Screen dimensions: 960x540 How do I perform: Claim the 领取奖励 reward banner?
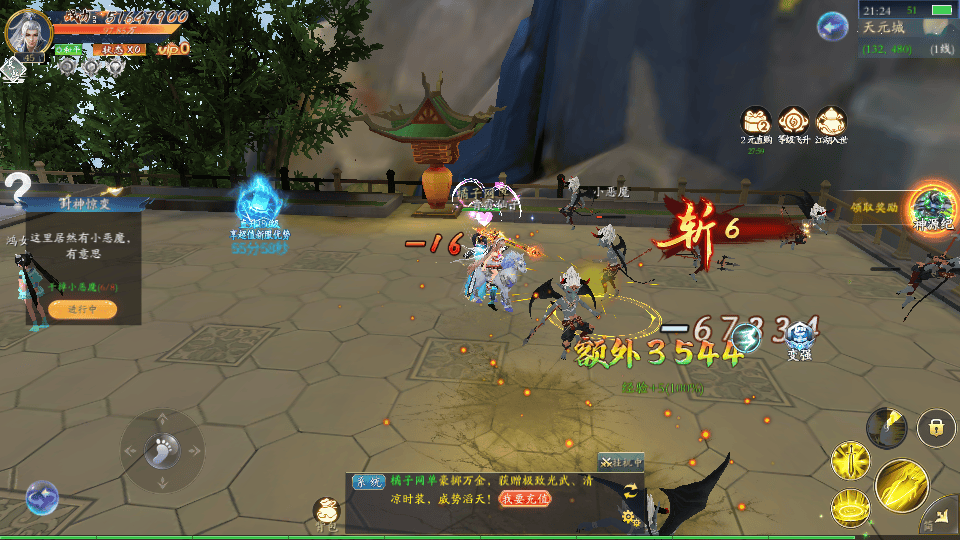point(873,207)
